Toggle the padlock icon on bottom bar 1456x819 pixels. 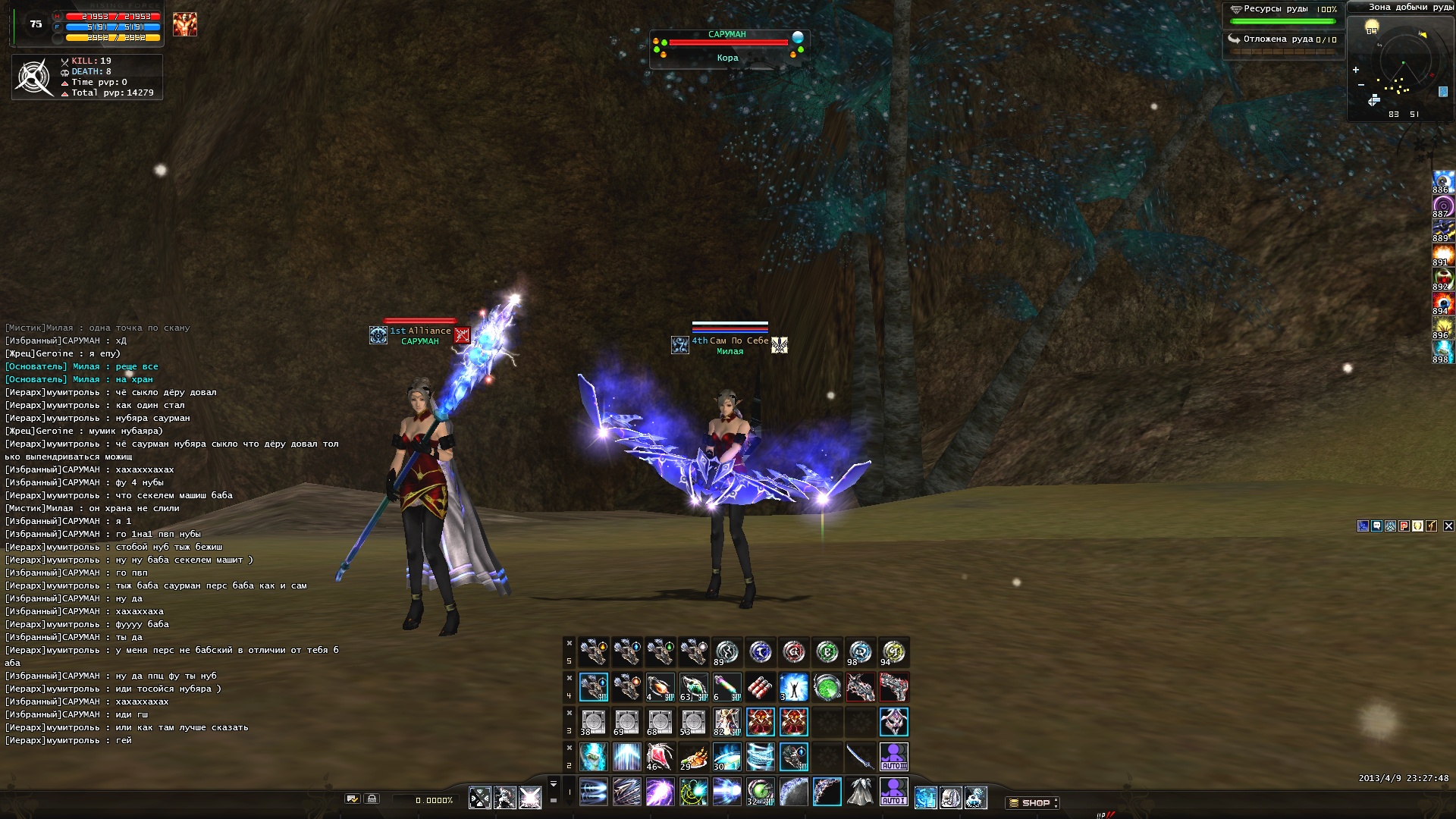[x=372, y=799]
